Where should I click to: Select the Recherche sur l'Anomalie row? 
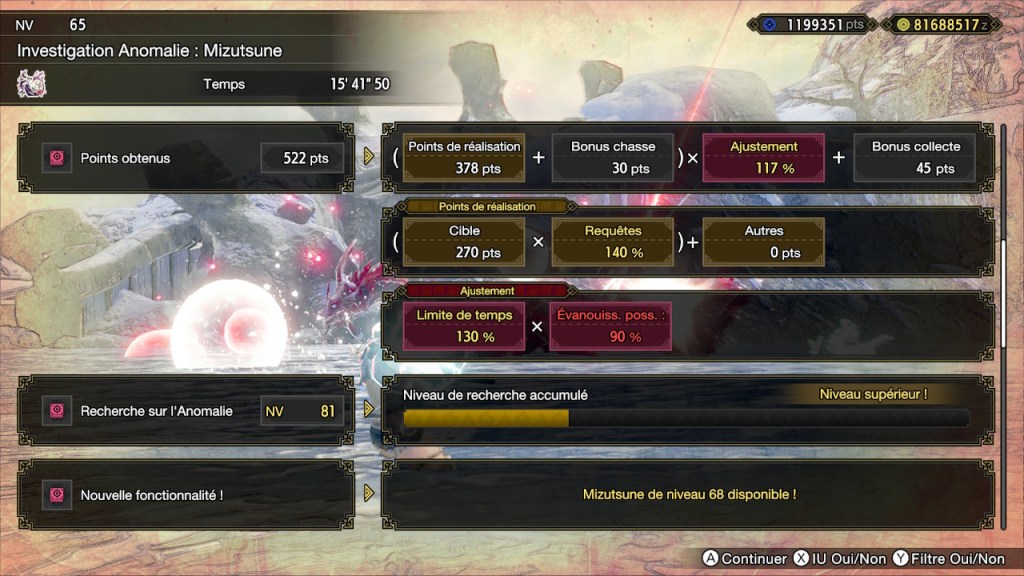(186, 410)
